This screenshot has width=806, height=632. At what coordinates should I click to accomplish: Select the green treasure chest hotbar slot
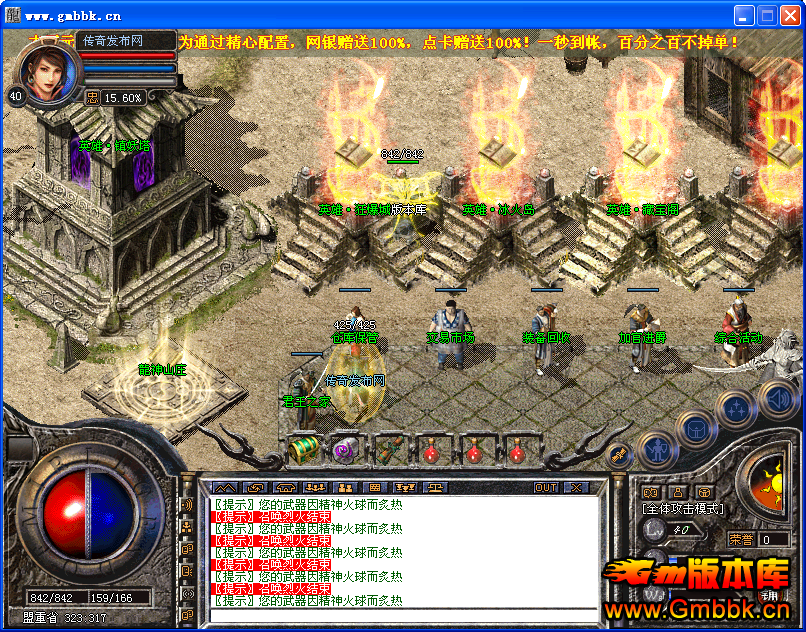pyautogui.click(x=302, y=450)
